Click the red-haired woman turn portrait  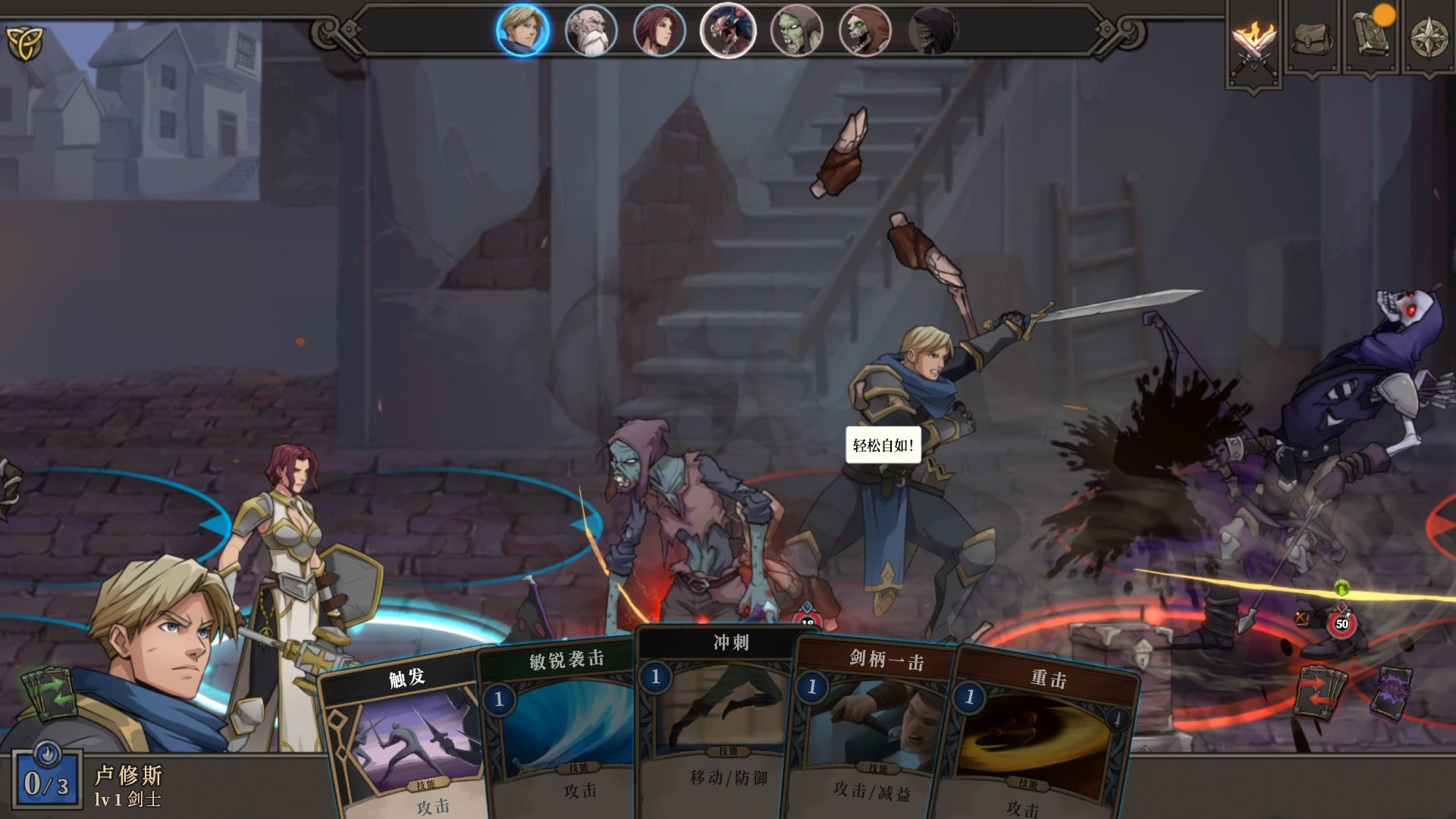(x=659, y=31)
